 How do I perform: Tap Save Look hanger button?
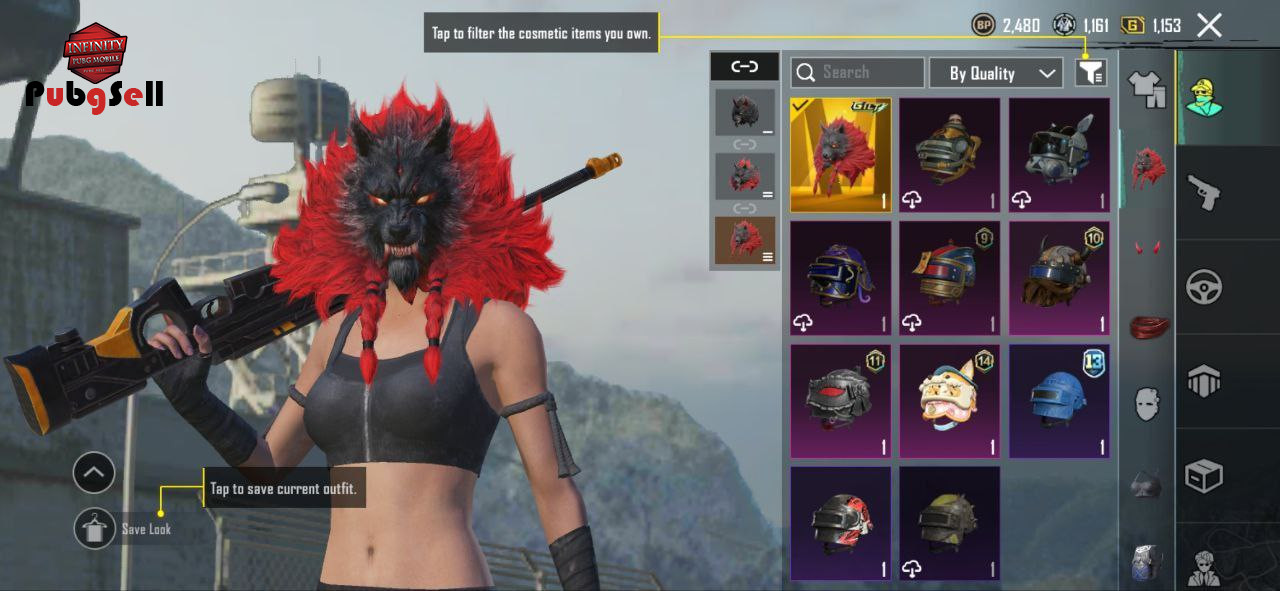pyautogui.click(x=95, y=528)
